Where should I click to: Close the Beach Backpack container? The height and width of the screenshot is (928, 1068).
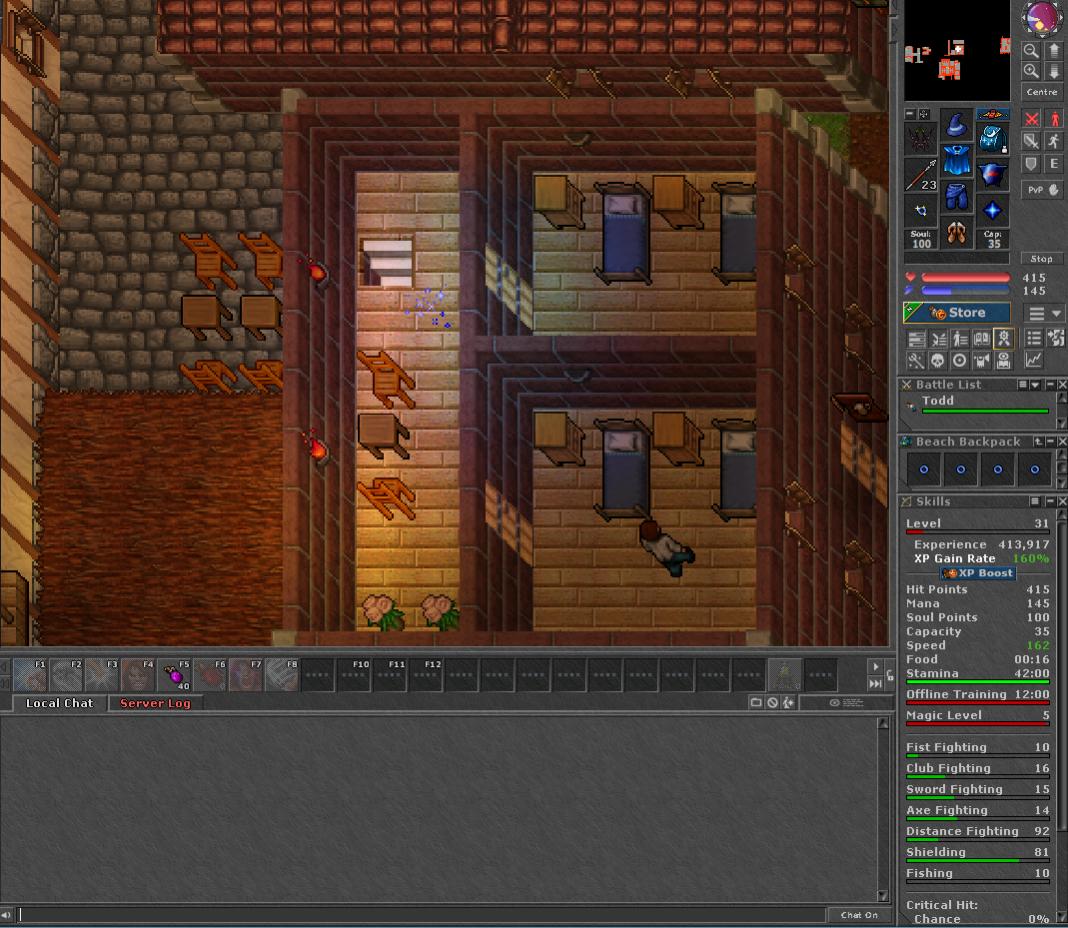1061,442
